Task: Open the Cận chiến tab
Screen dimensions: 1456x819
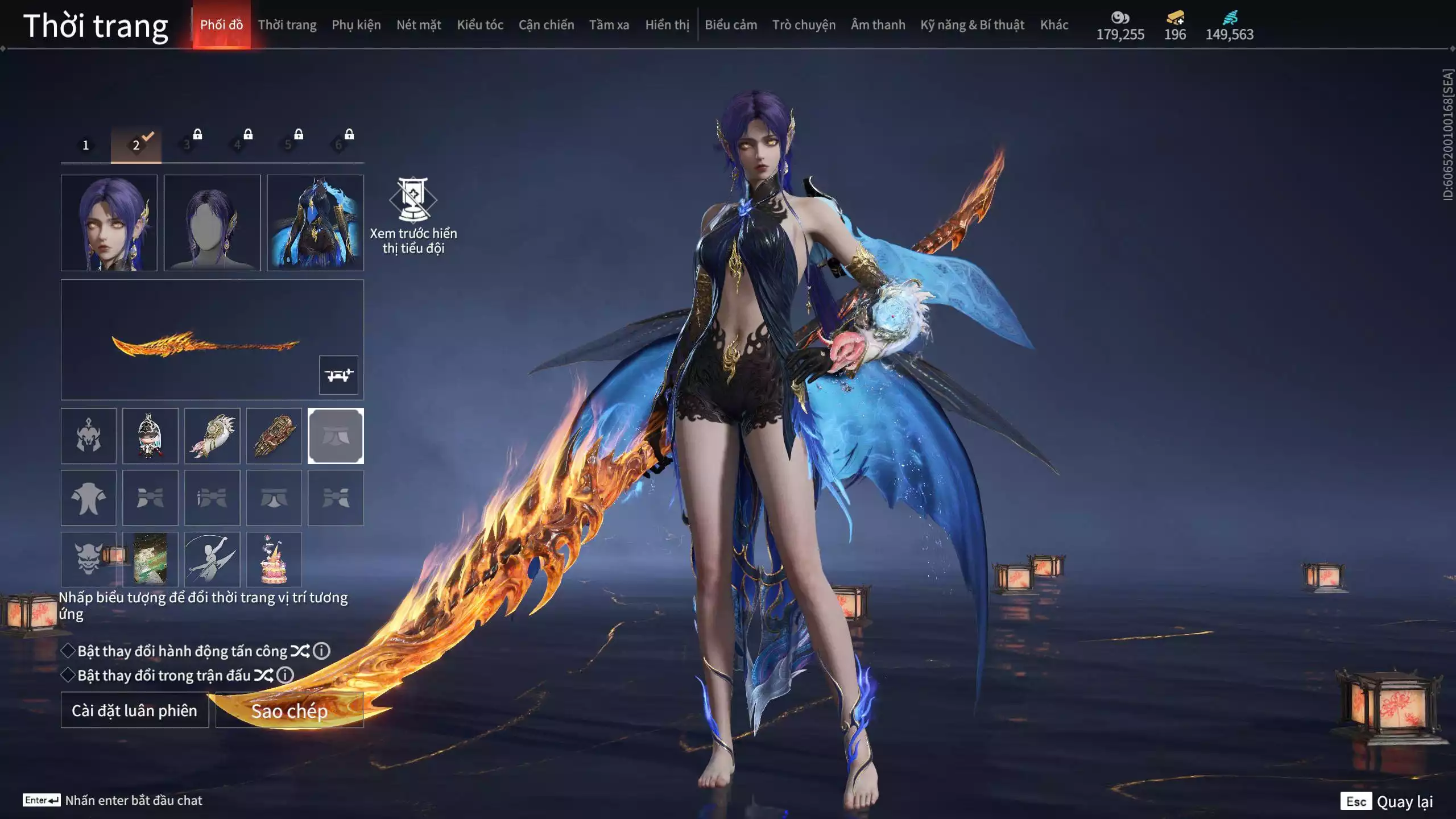Action: tap(546, 25)
